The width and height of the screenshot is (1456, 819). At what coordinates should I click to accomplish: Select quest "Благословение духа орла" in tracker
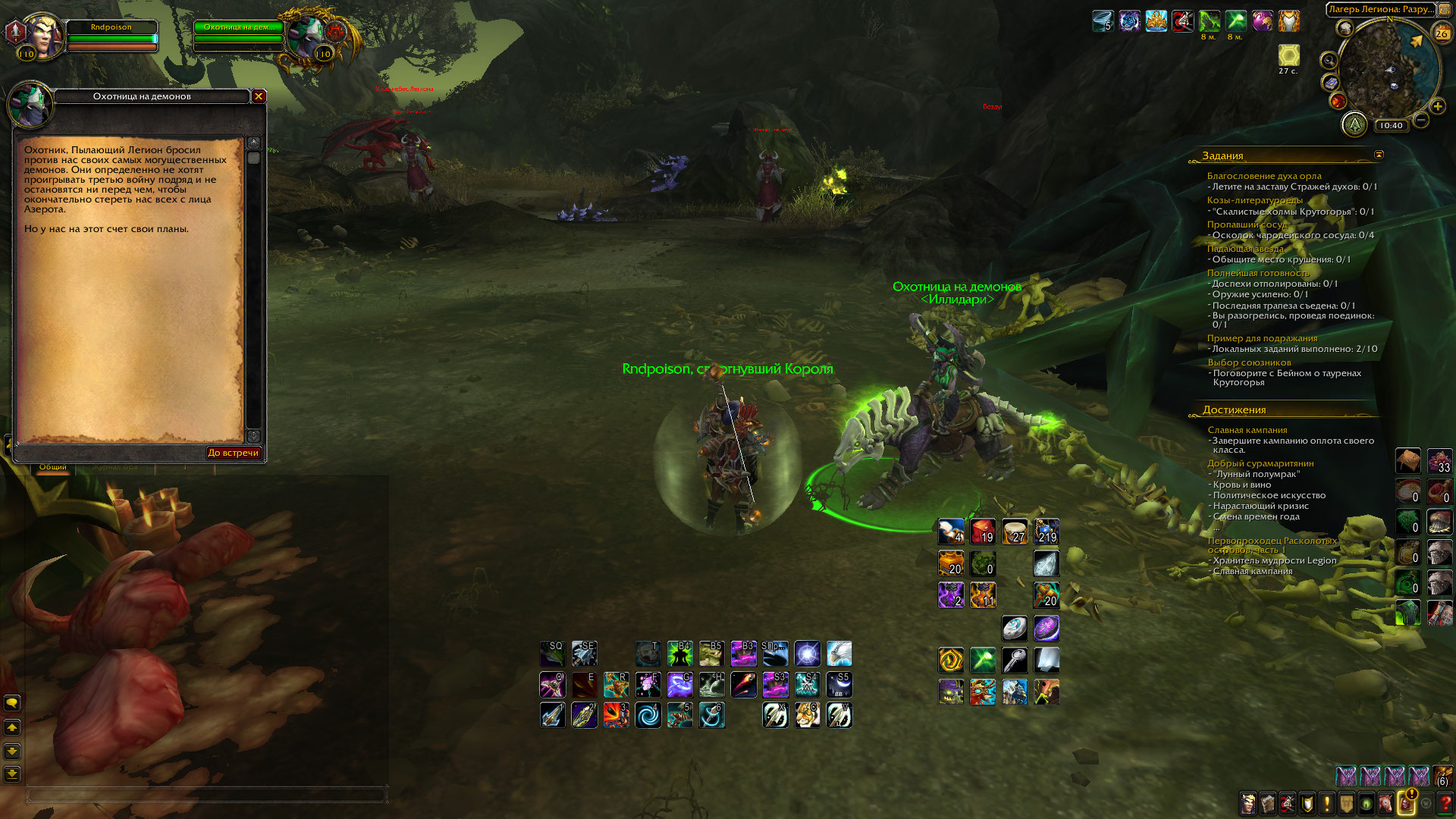point(1264,176)
